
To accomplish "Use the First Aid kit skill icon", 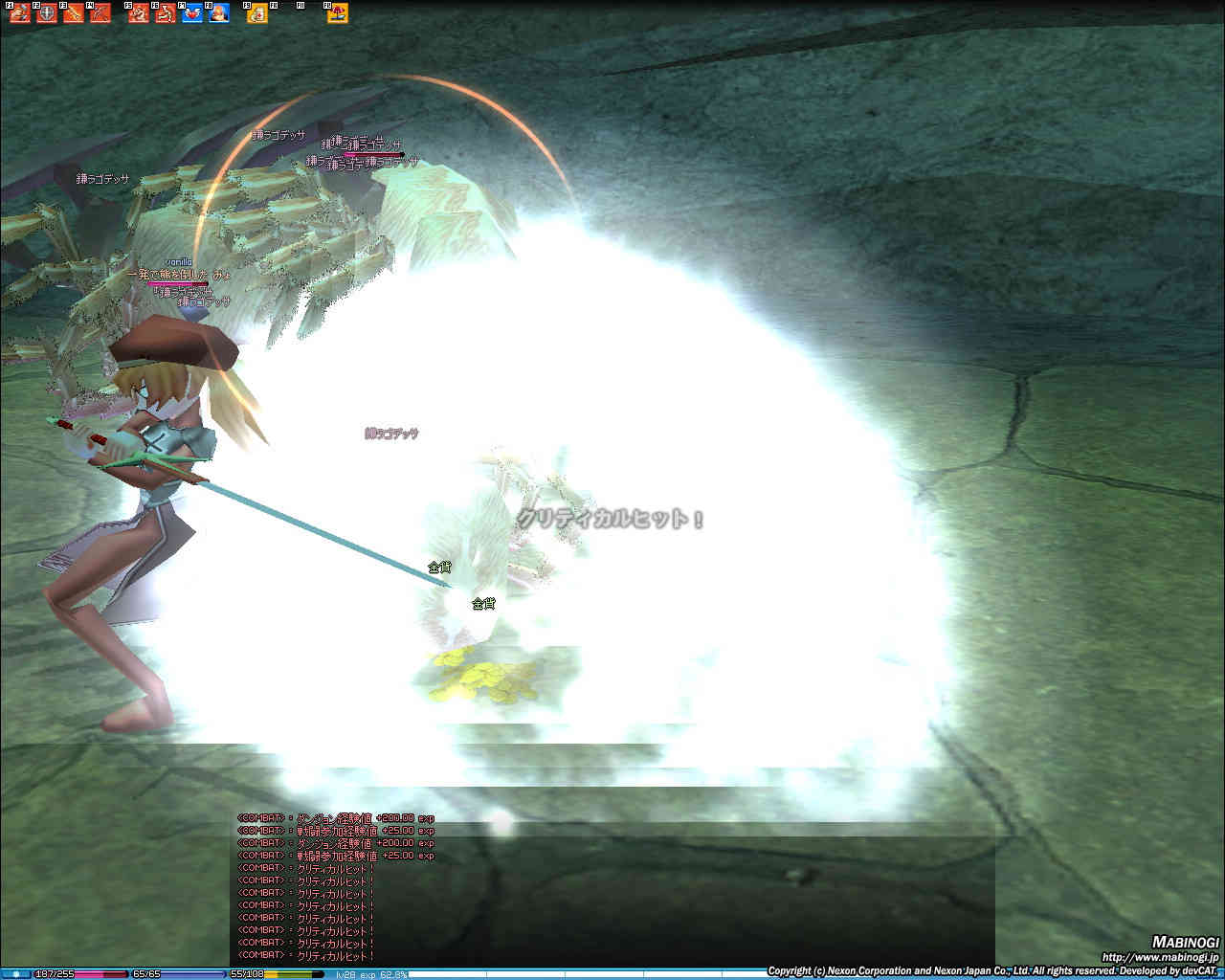I will click(257, 13).
